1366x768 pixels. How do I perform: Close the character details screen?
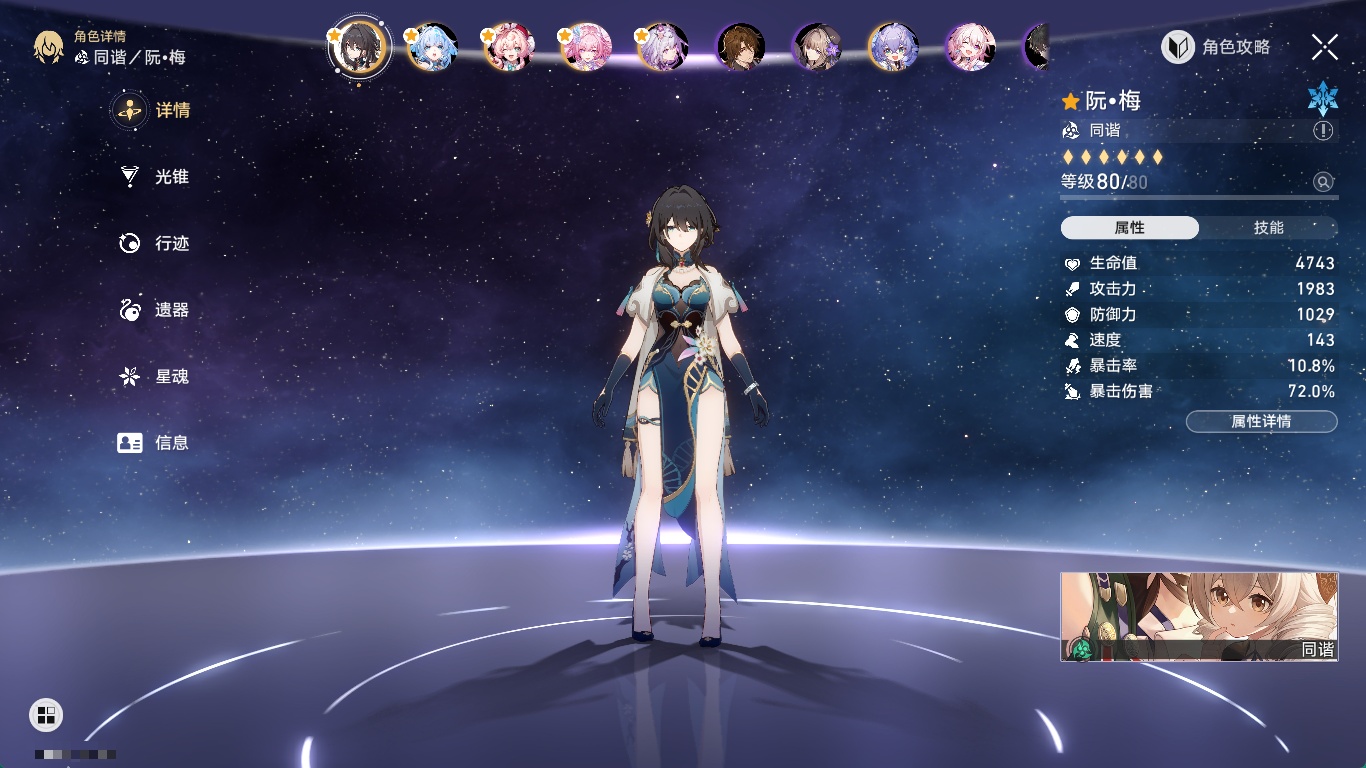[x=1325, y=47]
